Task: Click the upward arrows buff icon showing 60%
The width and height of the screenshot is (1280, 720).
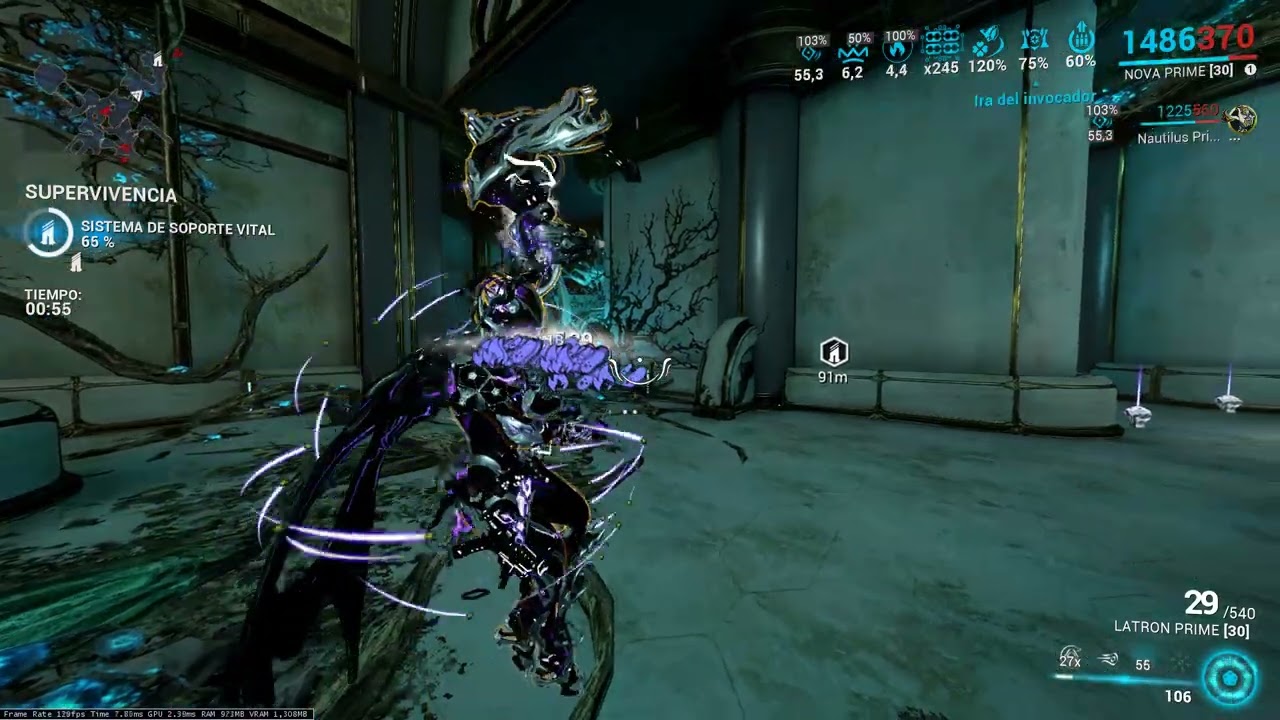Action: 1080,40
